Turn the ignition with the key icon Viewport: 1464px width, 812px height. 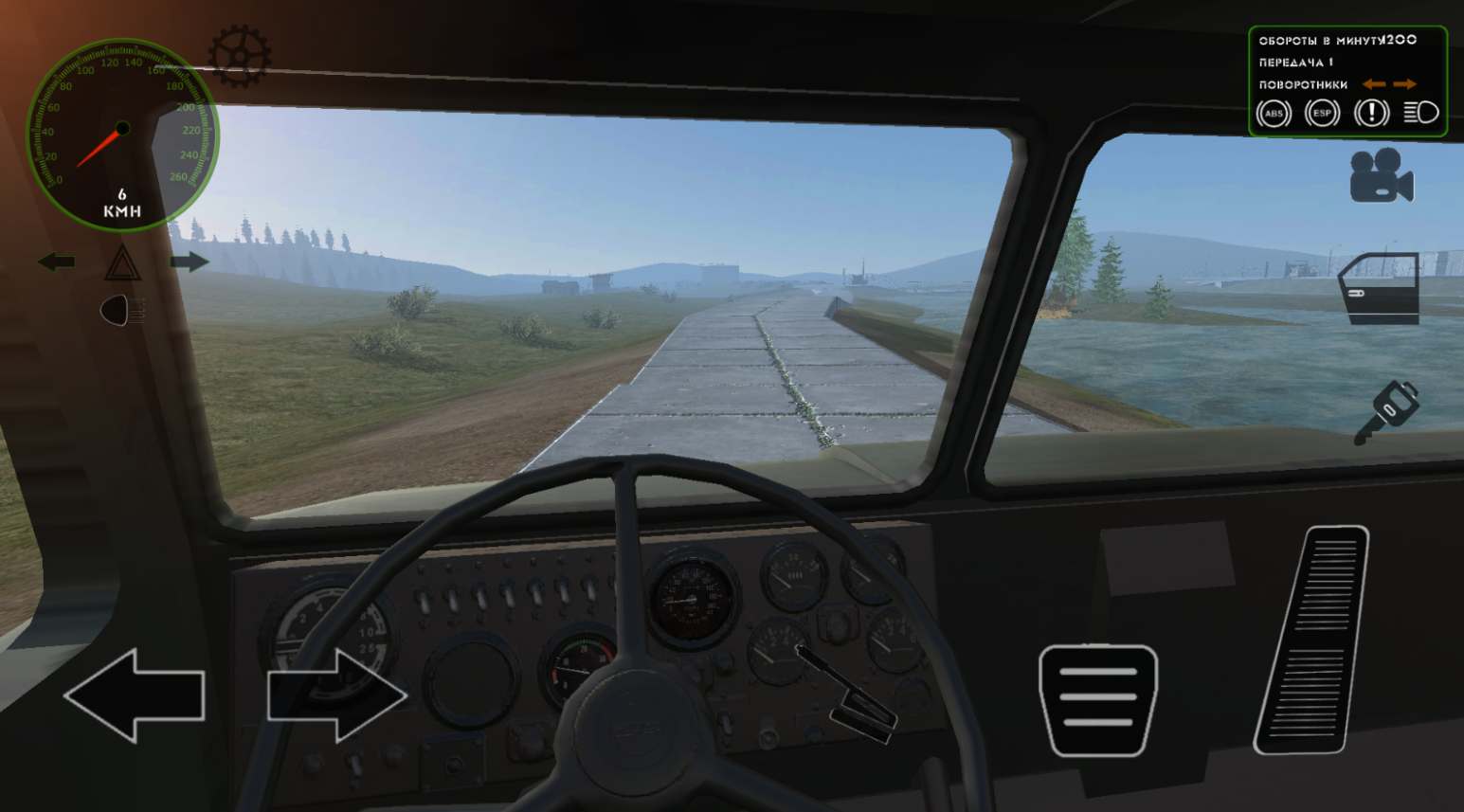(x=1393, y=406)
